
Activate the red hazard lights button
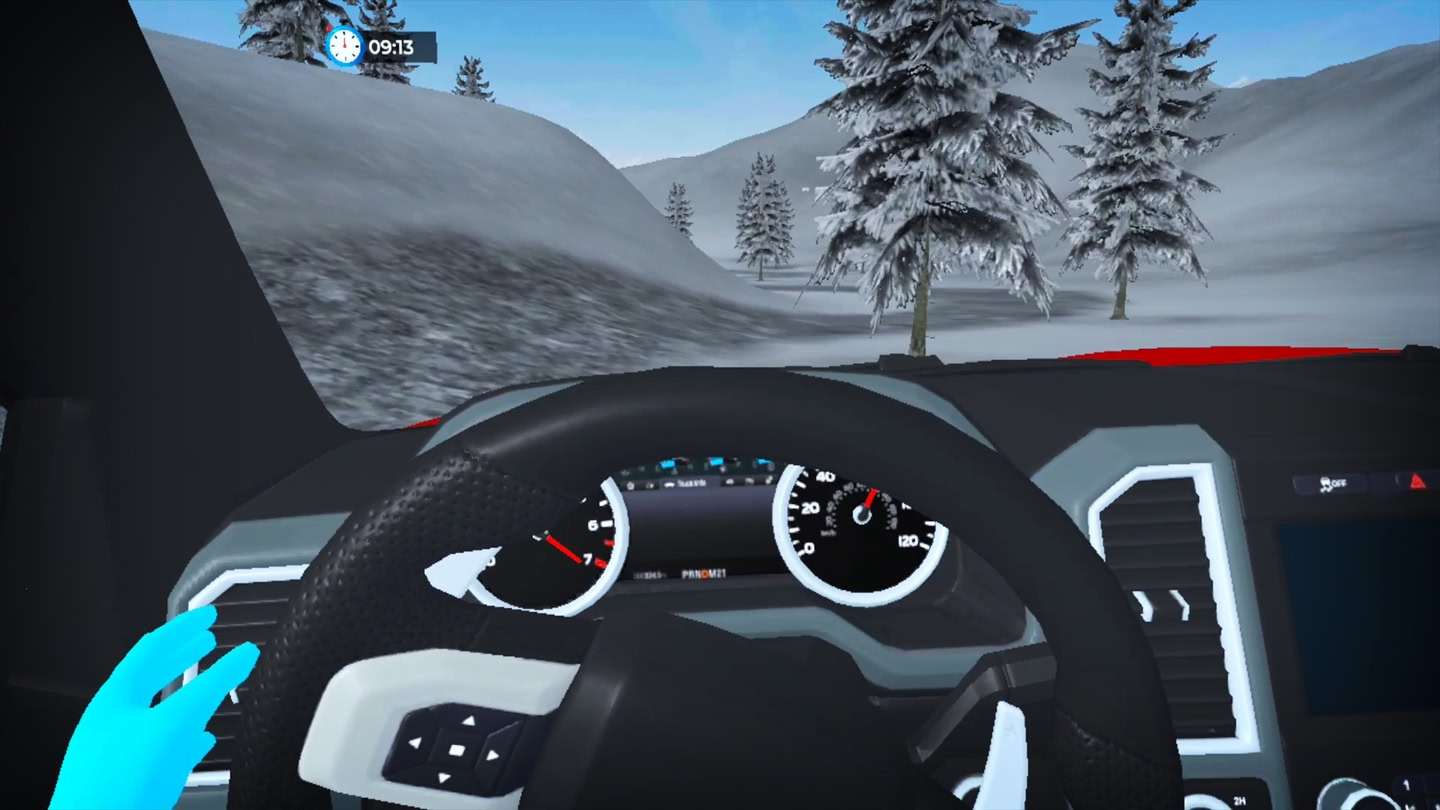1417,481
